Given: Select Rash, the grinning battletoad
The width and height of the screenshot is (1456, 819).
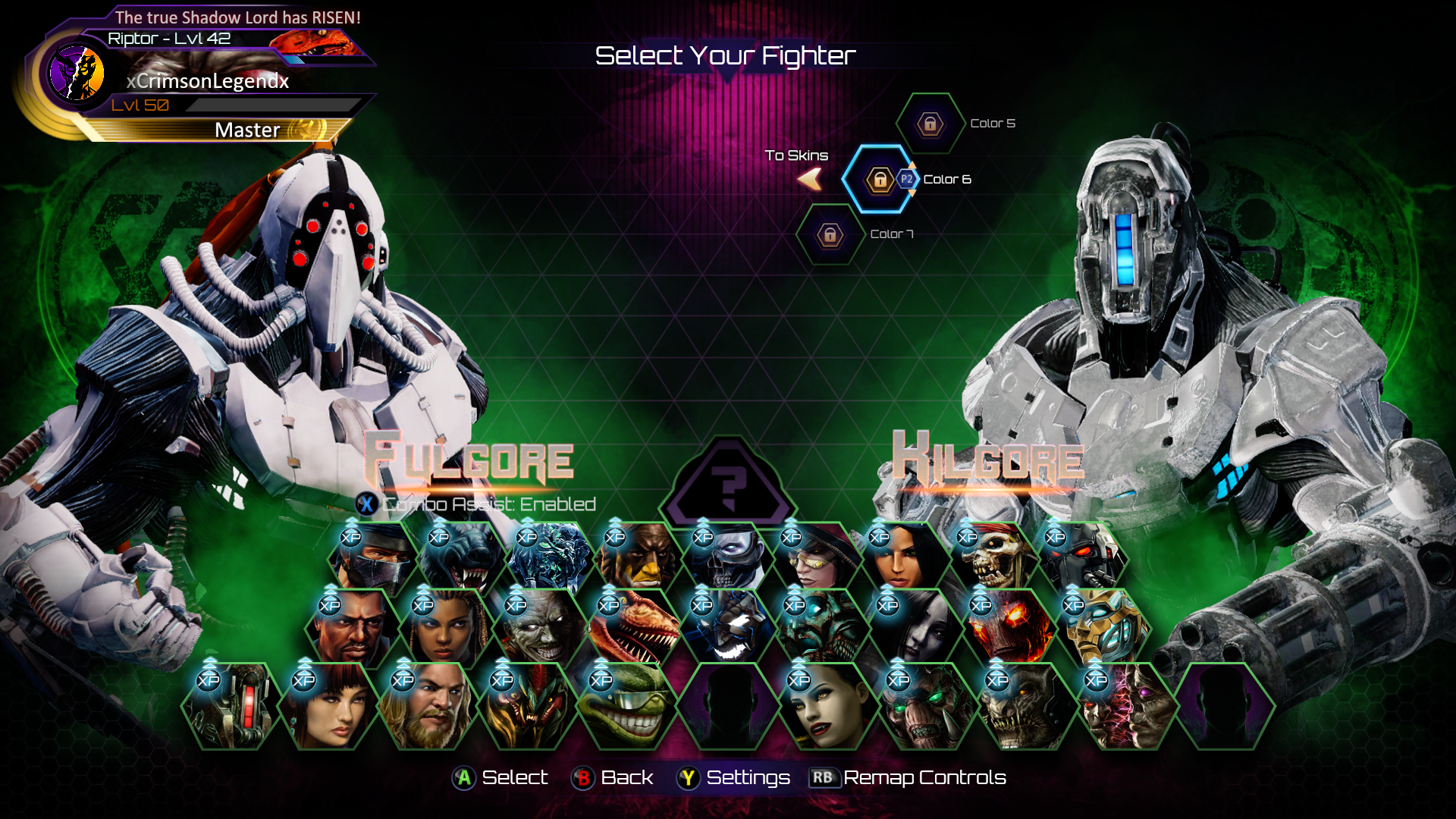Looking at the screenshot, I should pos(626,707).
